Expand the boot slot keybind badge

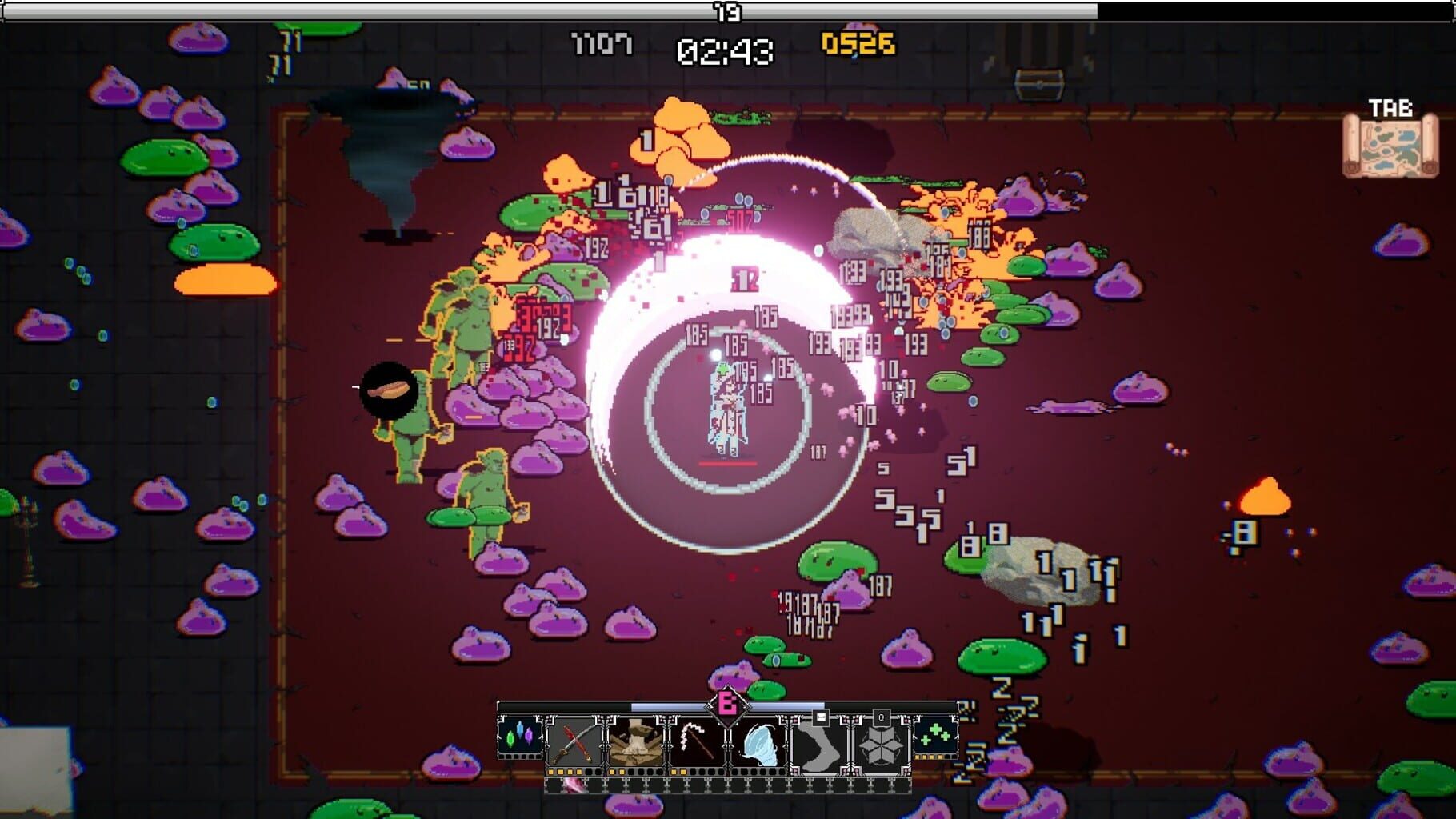point(821,717)
